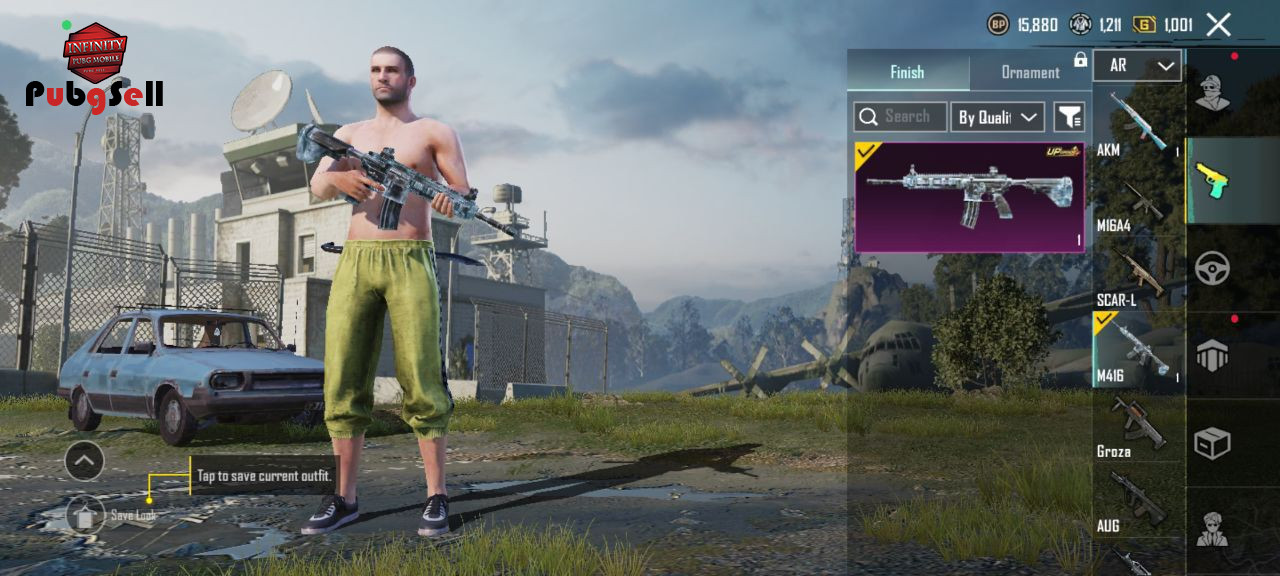Open the filter options button
The image size is (1280, 576).
[x=1069, y=117]
